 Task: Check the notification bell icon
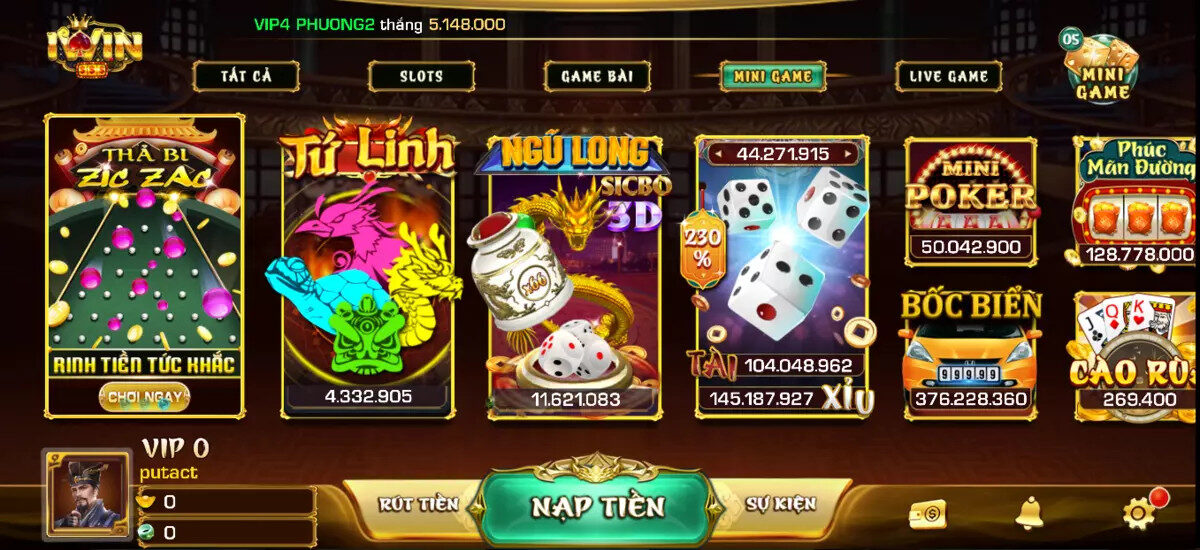tap(1029, 513)
